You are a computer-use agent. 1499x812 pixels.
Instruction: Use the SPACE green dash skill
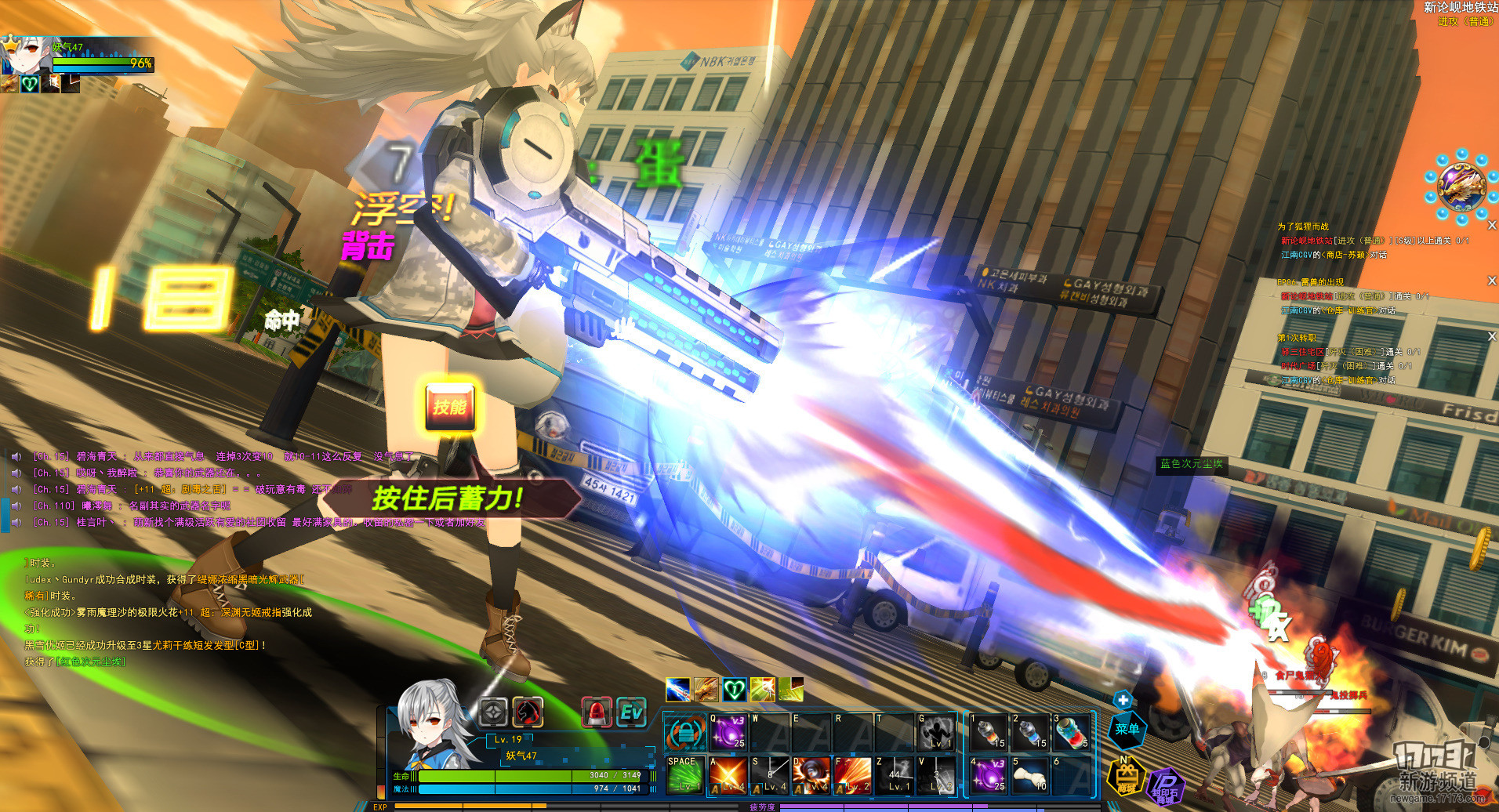tap(684, 774)
